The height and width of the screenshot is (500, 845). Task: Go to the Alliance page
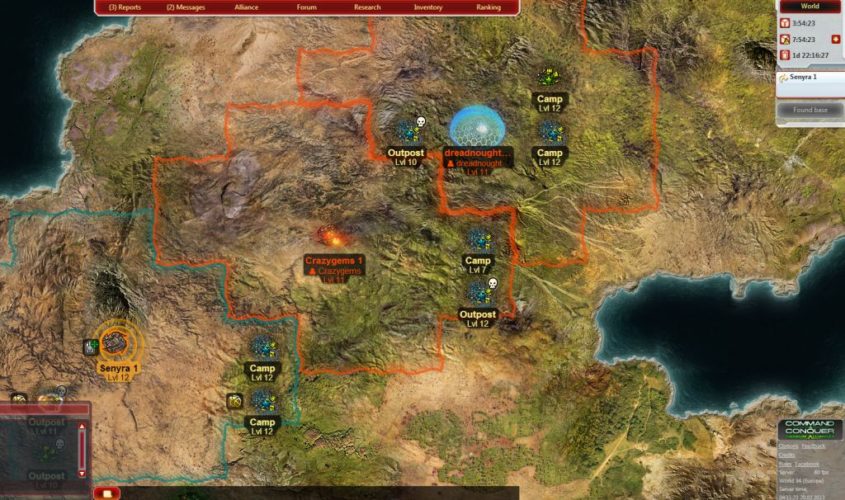pos(245,7)
